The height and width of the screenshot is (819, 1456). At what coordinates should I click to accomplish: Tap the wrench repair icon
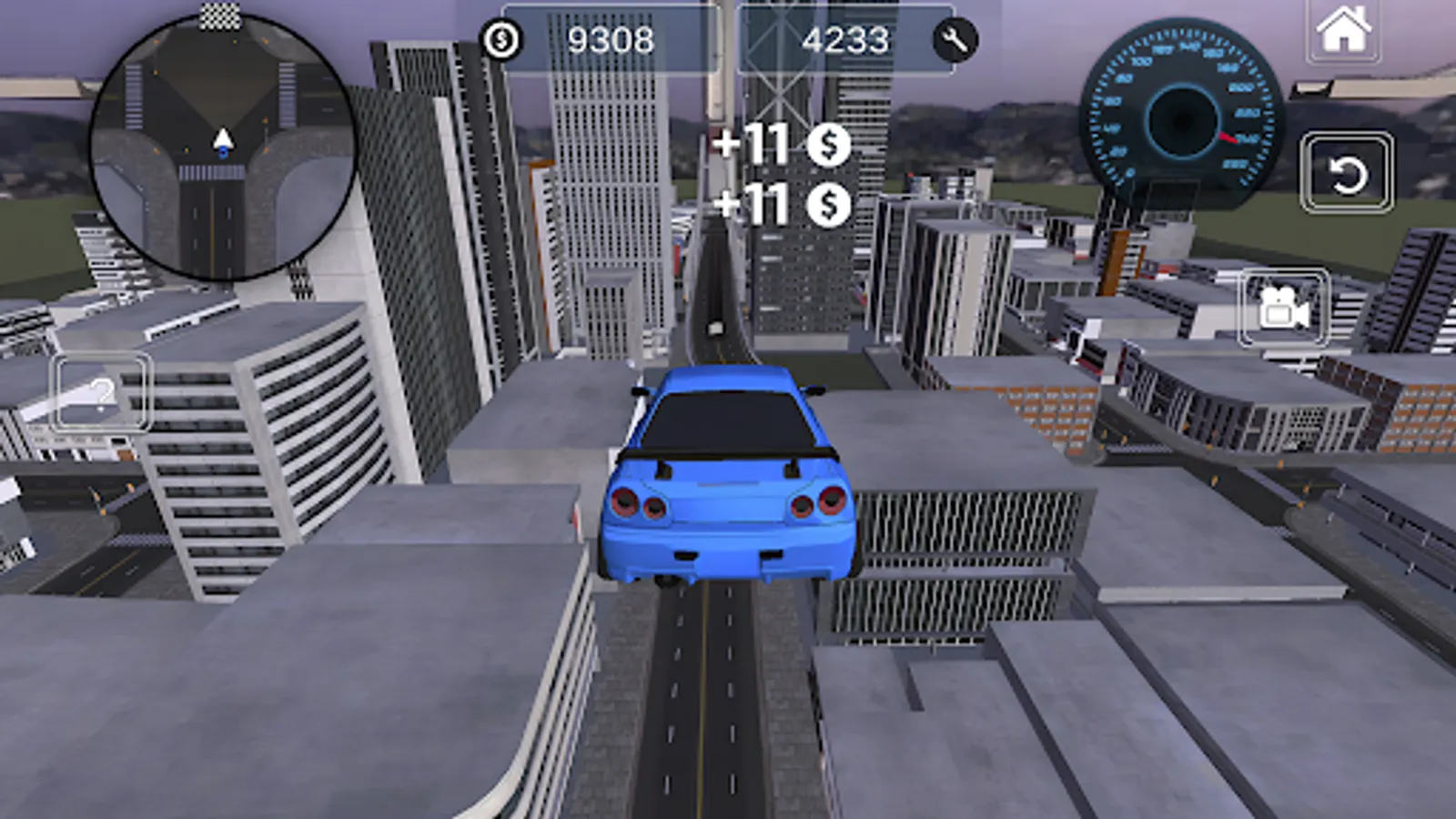point(955,40)
